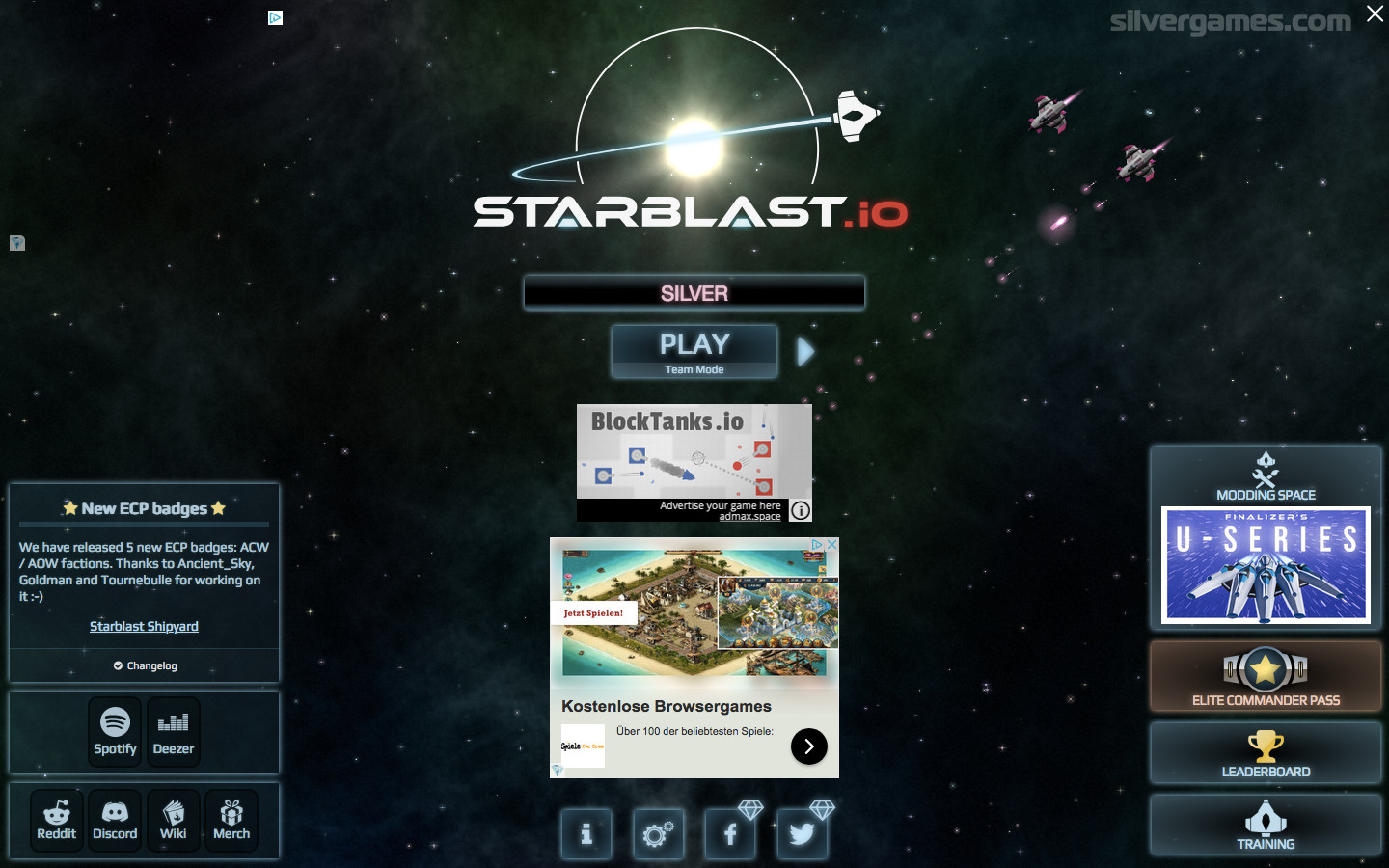Image resolution: width=1389 pixels, height=868 pixels.
Task: Show the info panel
Action: point(586,833)
